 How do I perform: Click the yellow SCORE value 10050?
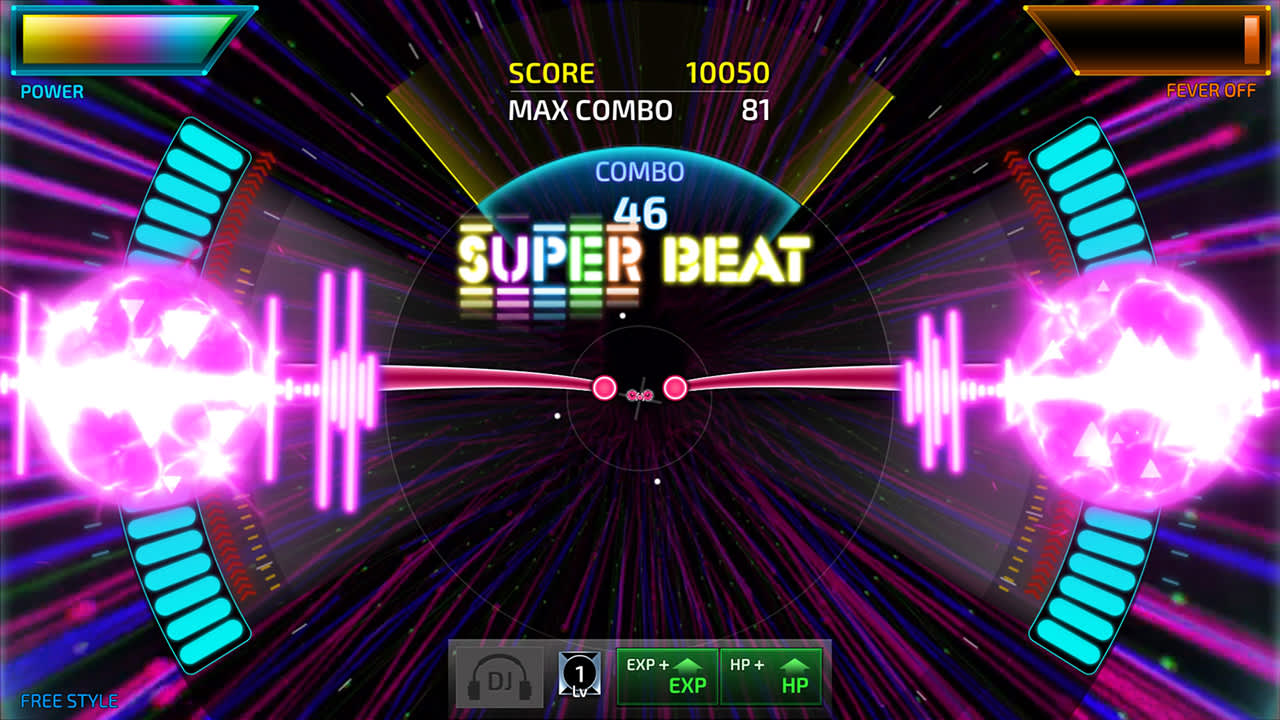click(x=727, y=72)
